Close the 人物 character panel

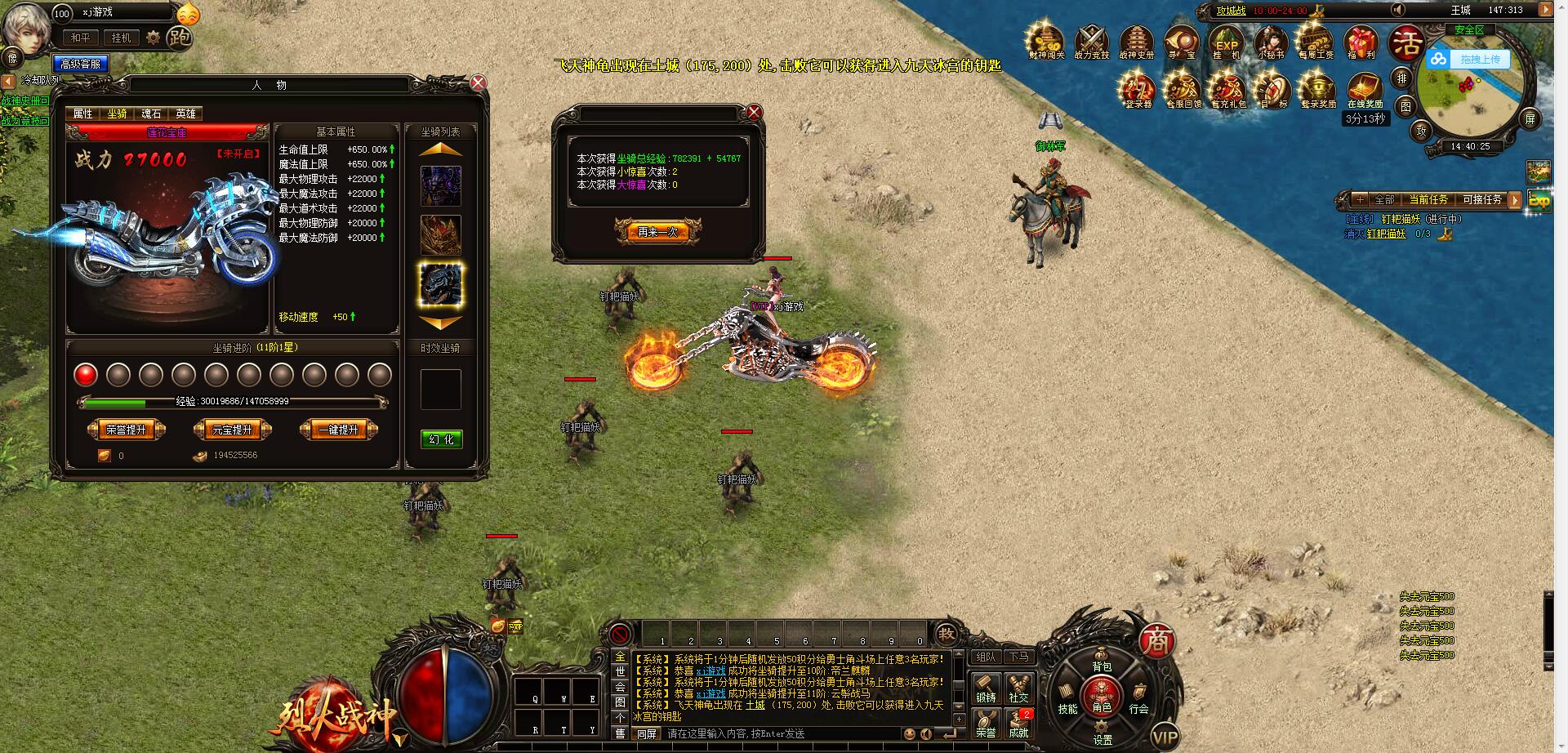click(479, 82)
